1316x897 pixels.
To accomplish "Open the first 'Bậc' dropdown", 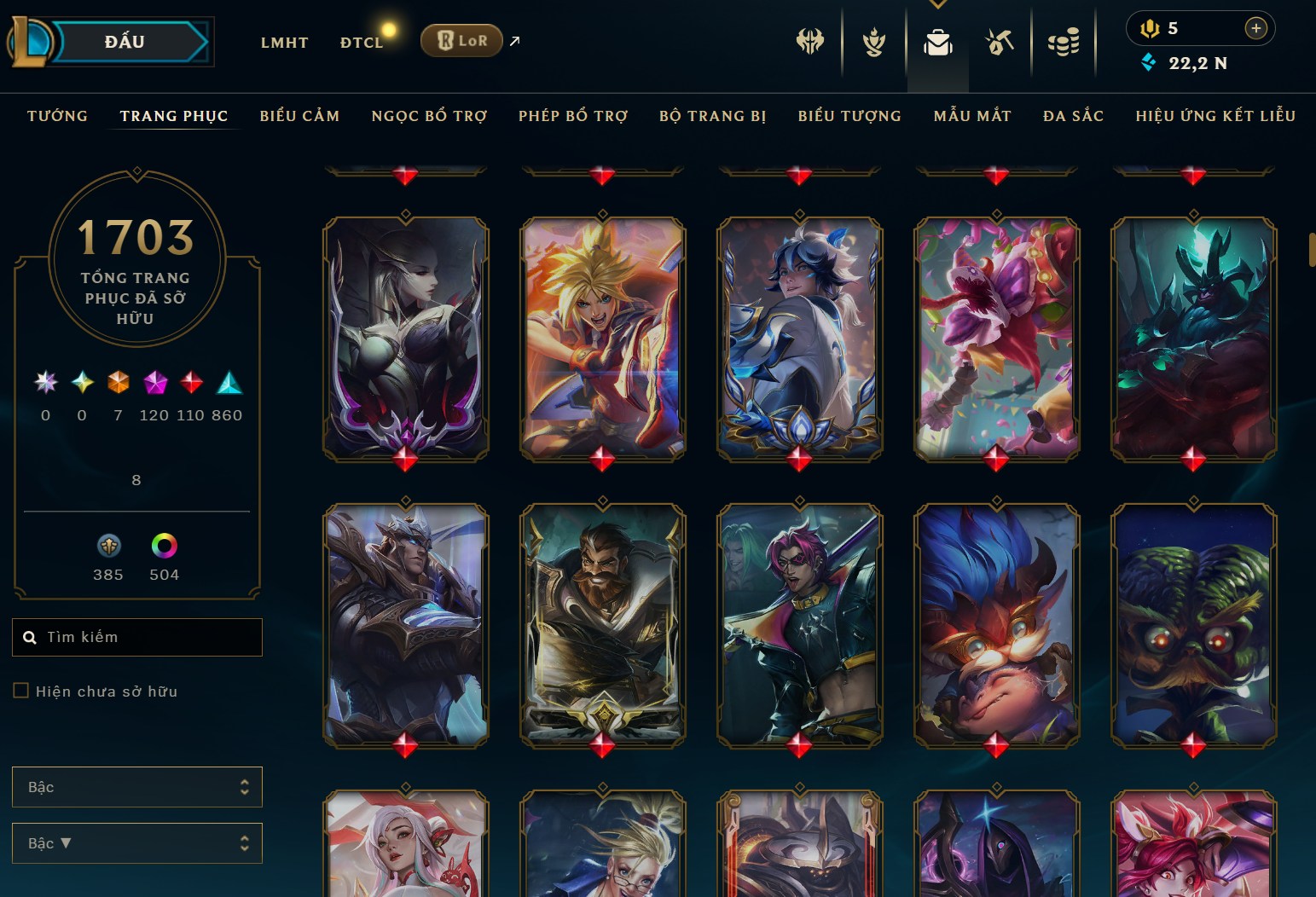I will pos(136,787).
